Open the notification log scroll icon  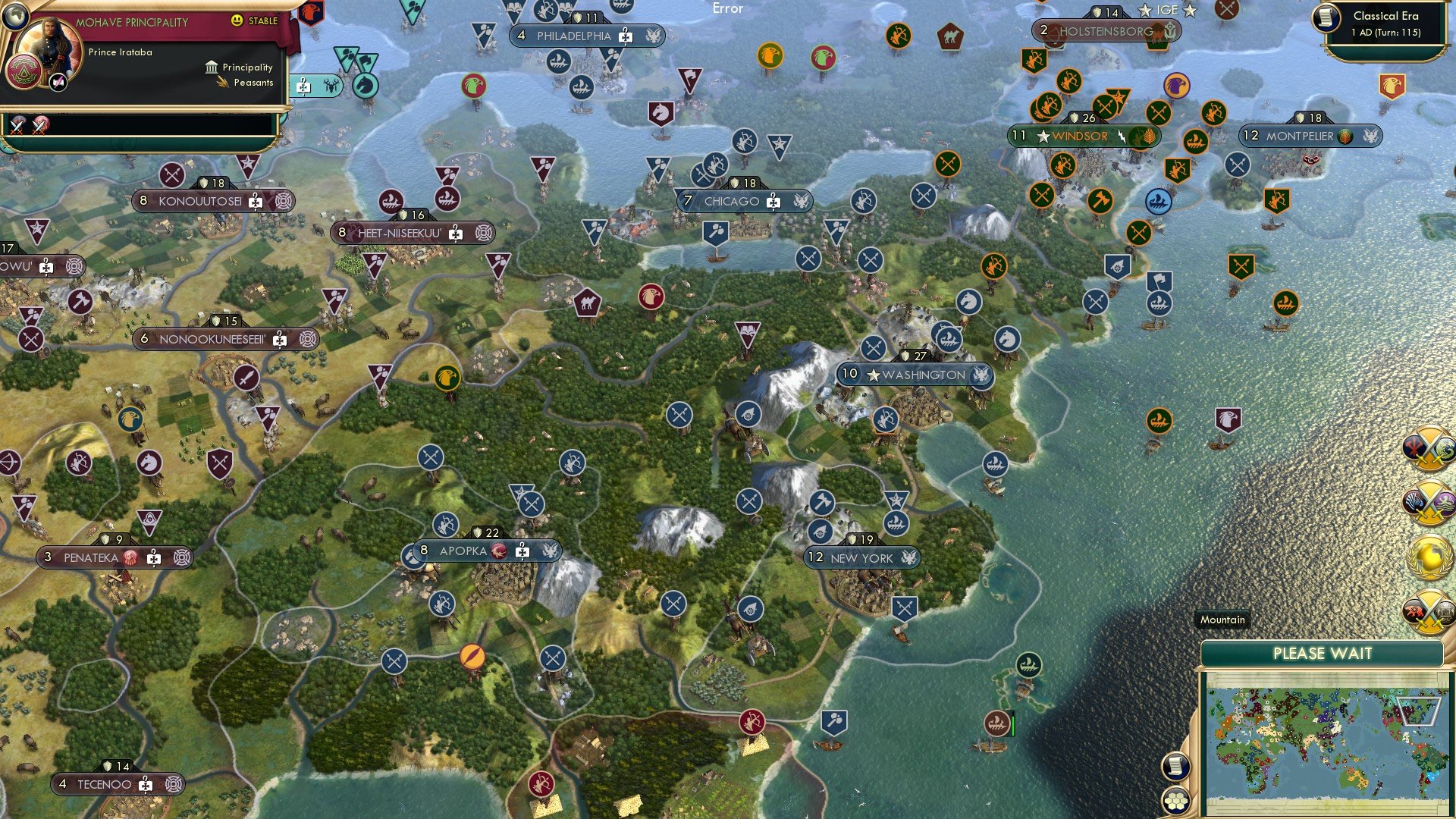[x=1176, y=767]
